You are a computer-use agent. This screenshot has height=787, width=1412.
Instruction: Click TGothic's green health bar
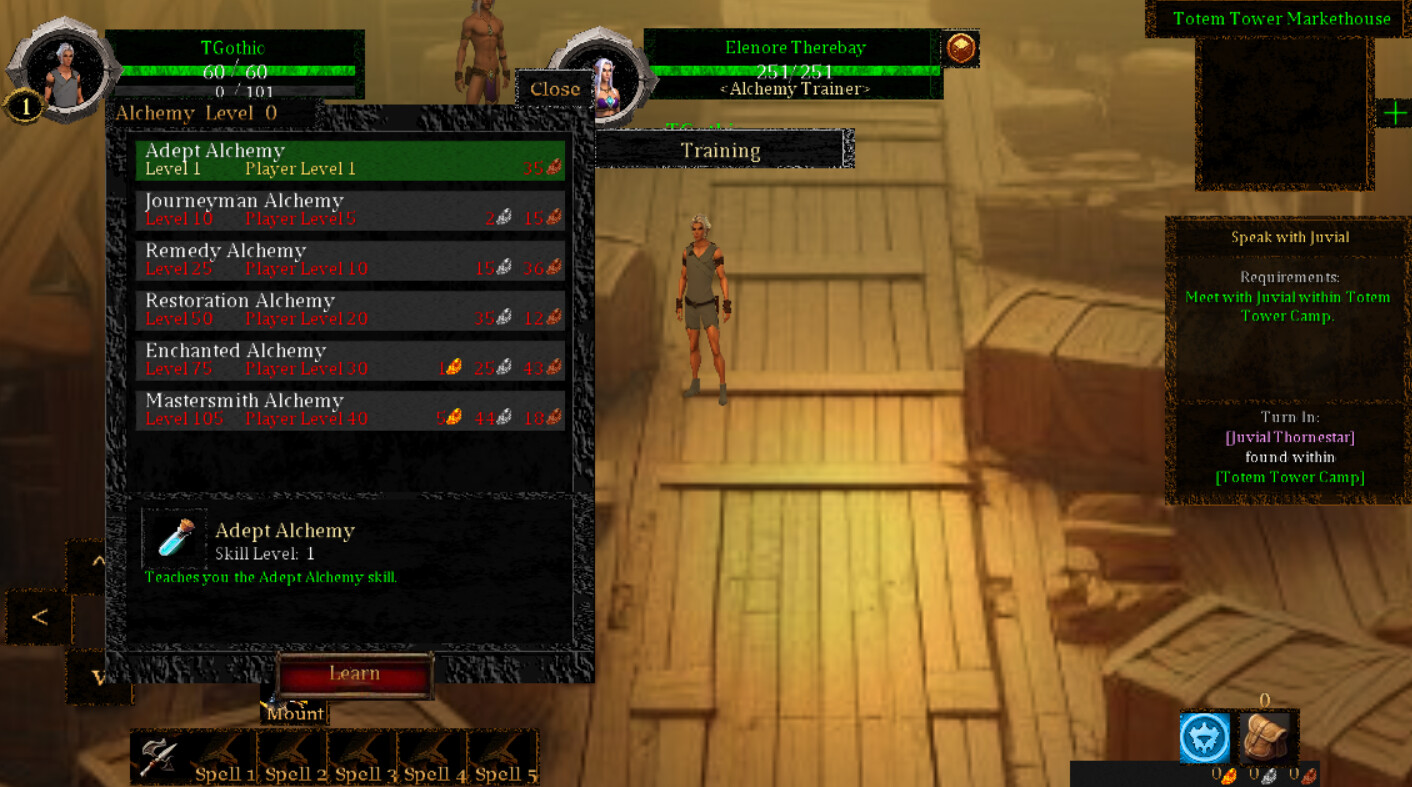click(236, 70)
